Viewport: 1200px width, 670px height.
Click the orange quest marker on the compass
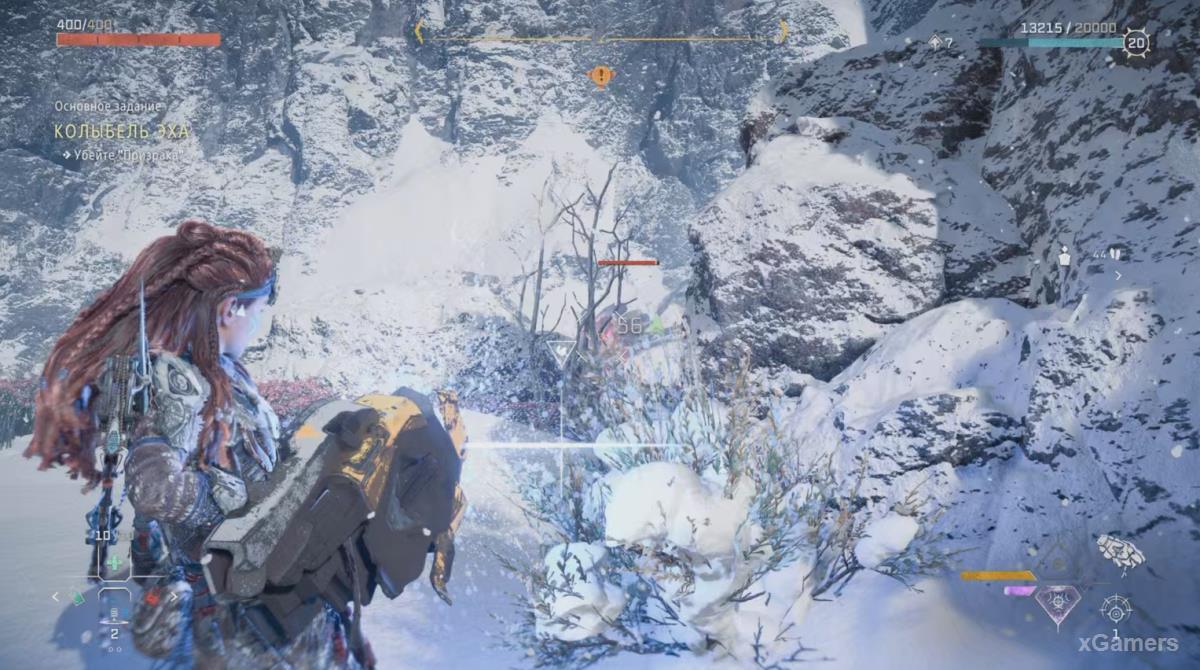pyautogui.click(x=600, y=75)
